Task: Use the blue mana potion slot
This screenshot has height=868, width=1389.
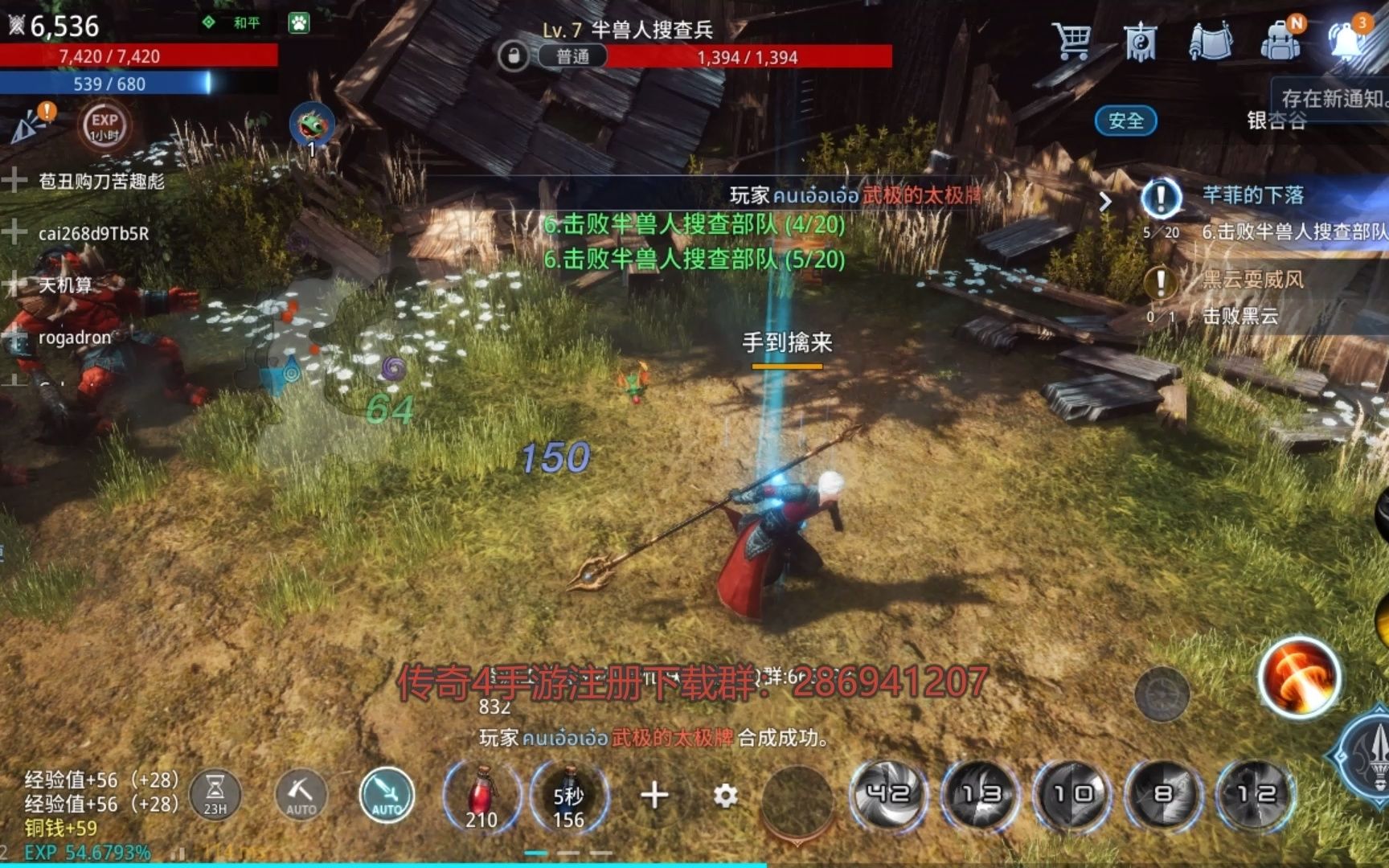Action: pos(568,796)
